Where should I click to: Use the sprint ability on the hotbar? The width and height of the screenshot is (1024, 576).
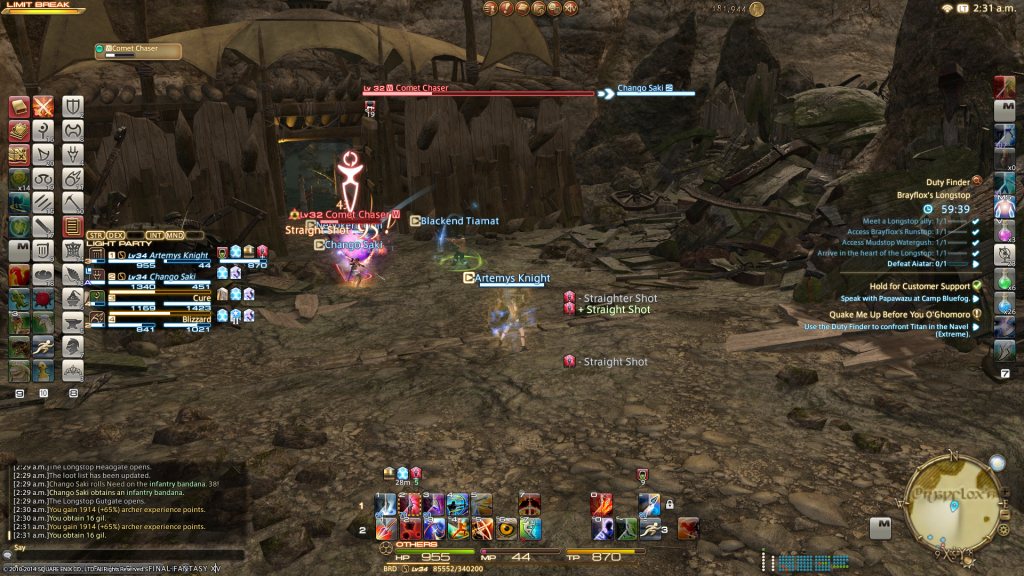tap(651, 527)
